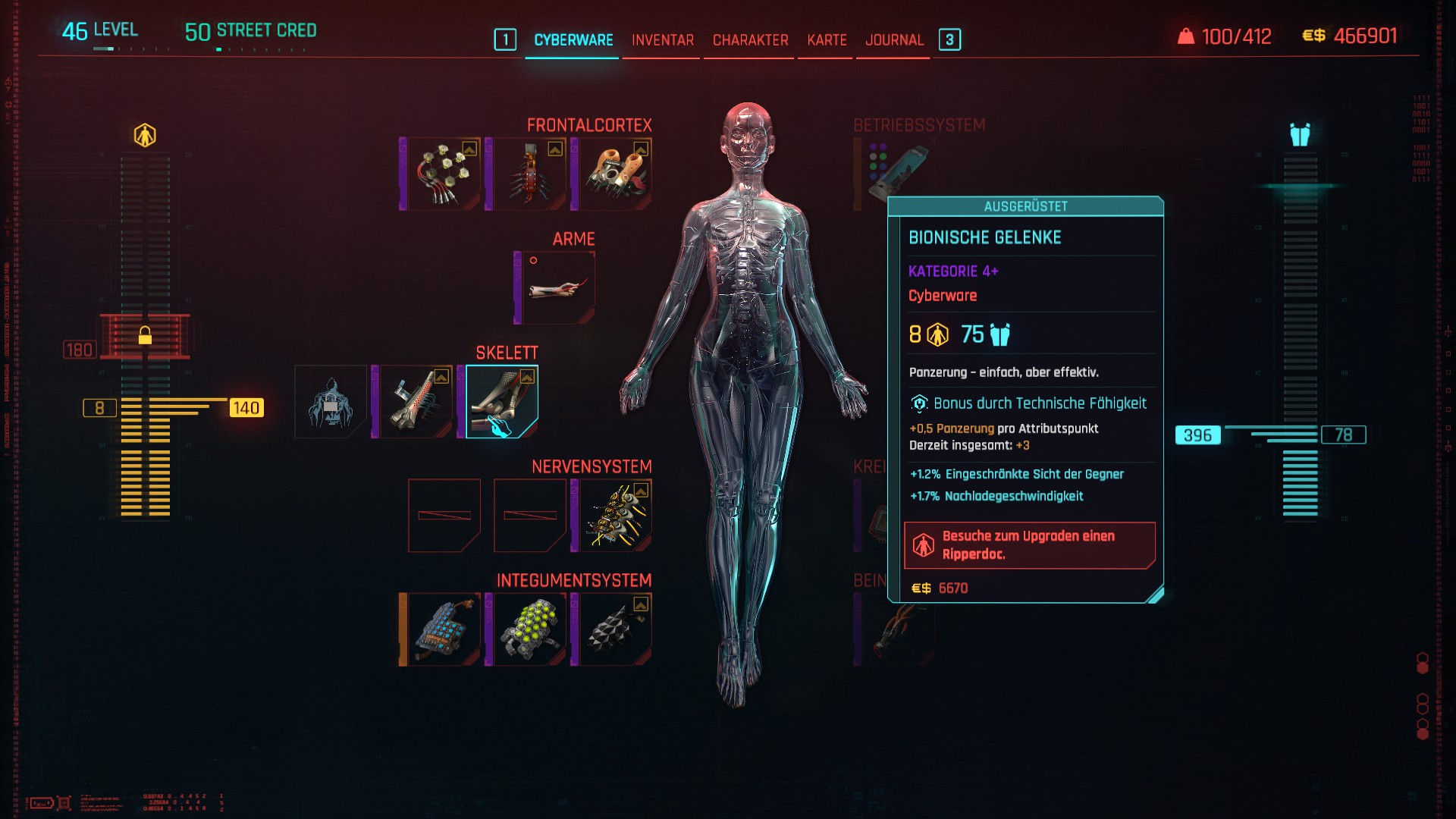
Task: Select the blue-grid Integumentsystem implant
Action: click(444, 629)
